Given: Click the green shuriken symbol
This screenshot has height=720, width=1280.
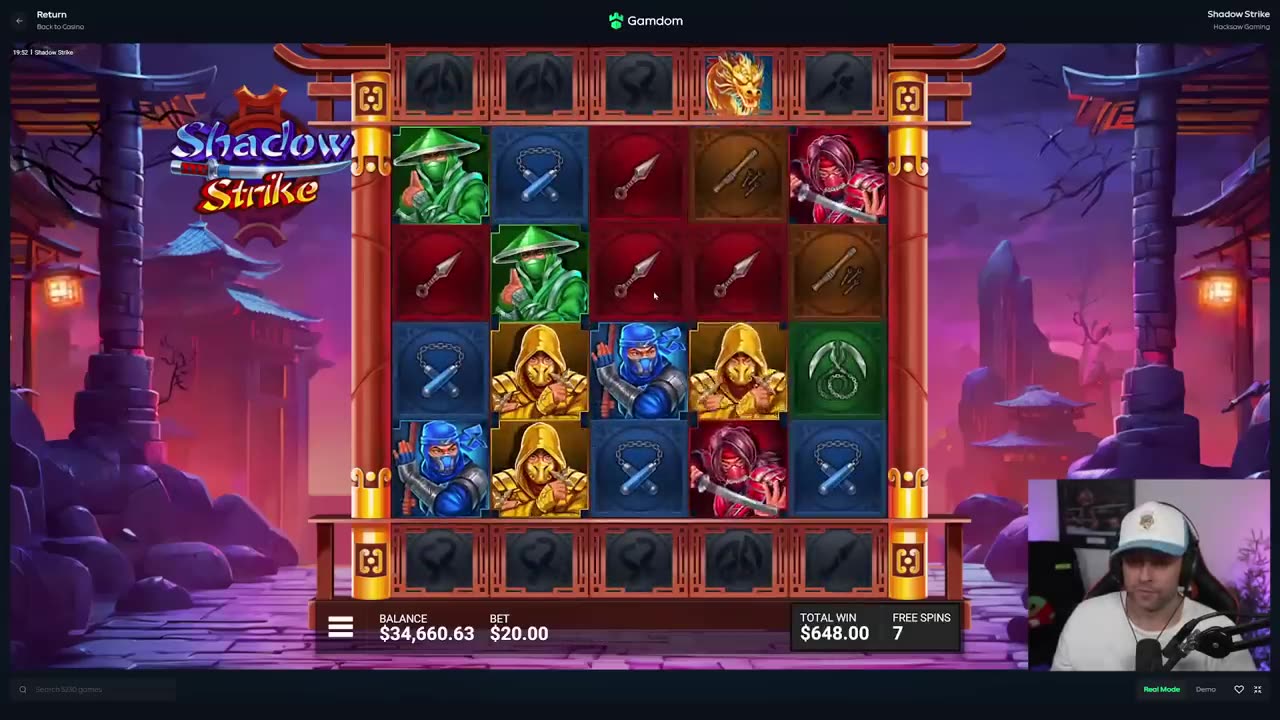Looking at the screenshot, I should (837, 370).
